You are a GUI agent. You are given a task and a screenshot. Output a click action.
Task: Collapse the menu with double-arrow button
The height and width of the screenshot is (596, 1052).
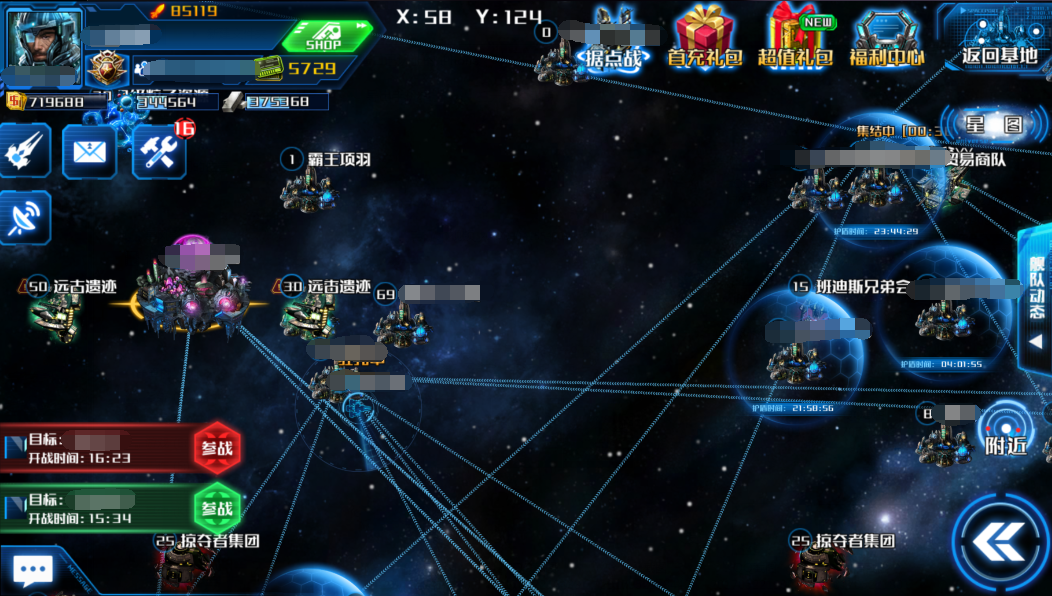1000,544
